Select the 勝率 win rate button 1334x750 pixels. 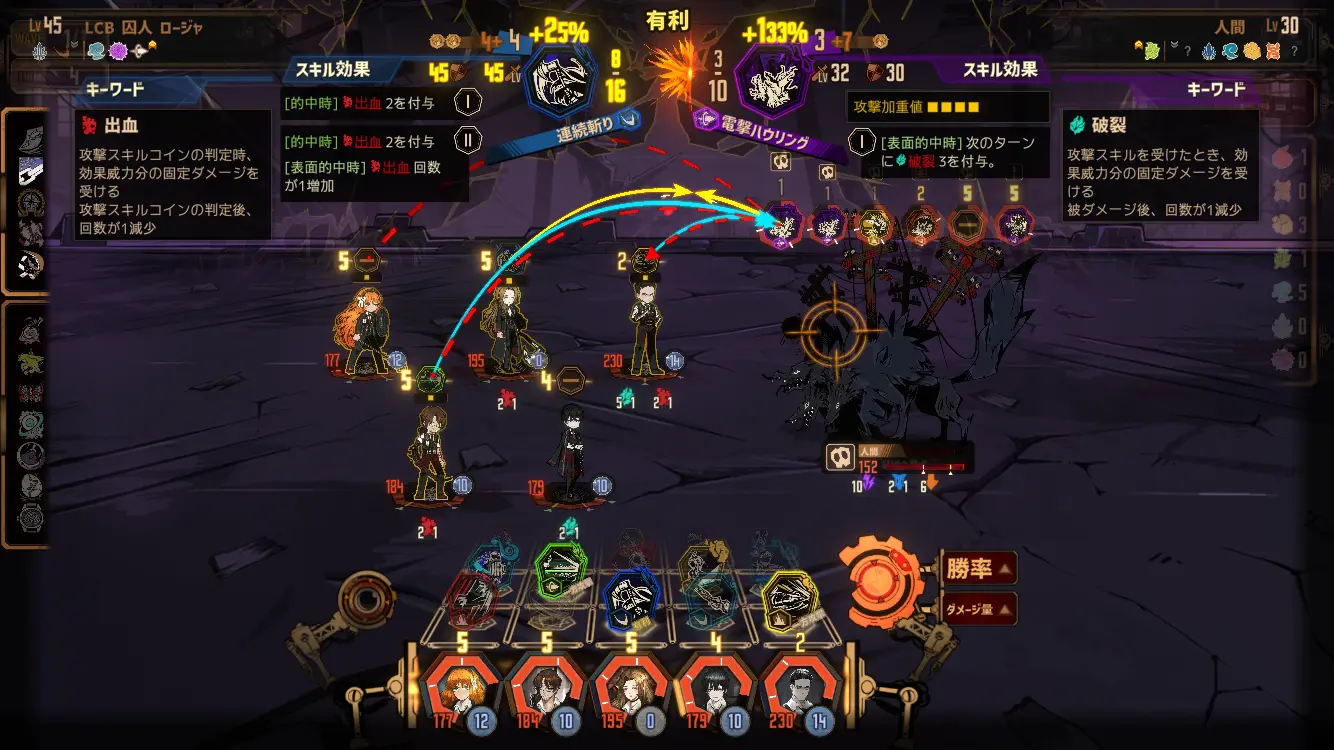tap(977, 569)
